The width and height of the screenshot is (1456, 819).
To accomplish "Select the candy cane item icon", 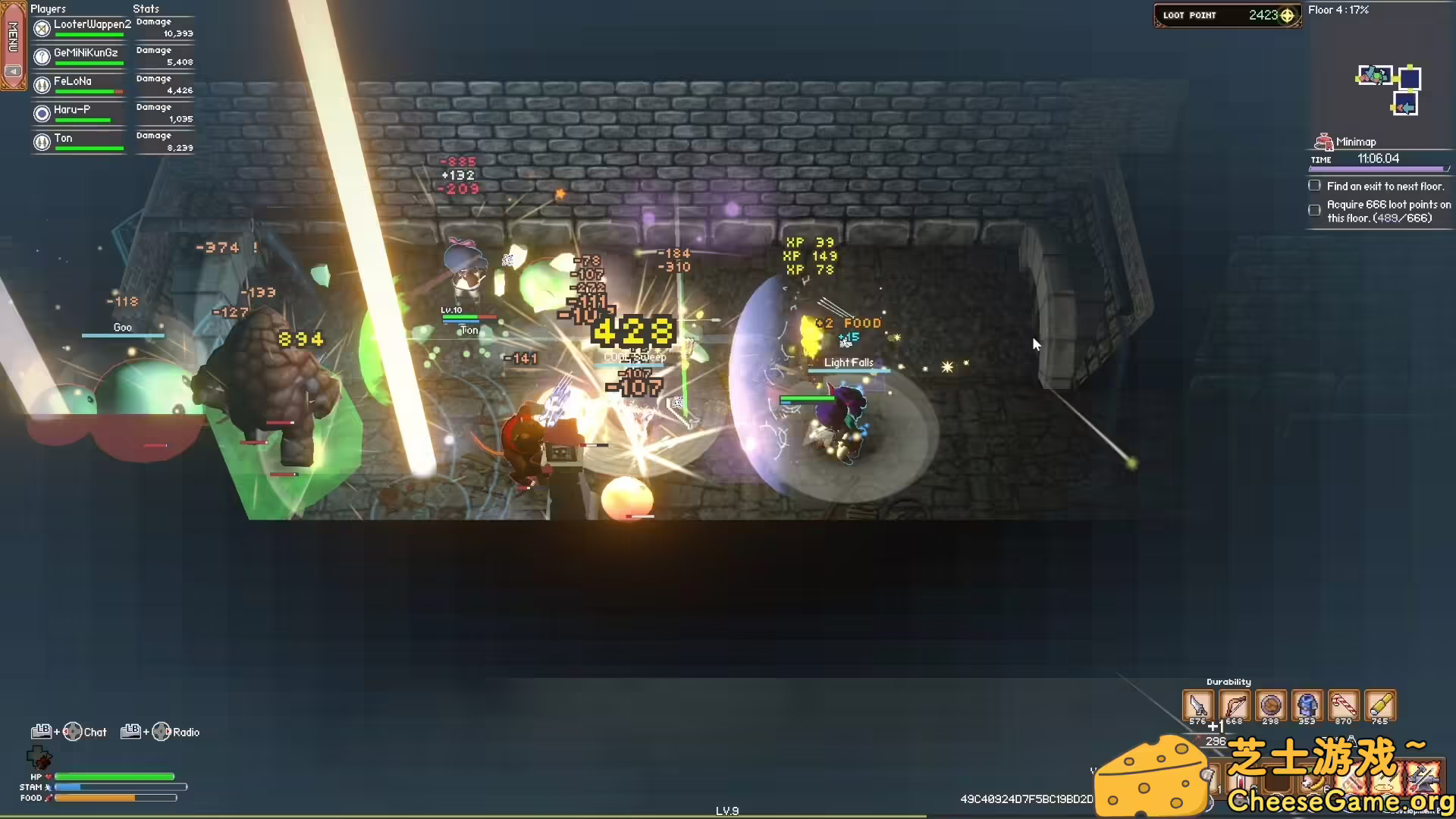I will [1344, 705].
